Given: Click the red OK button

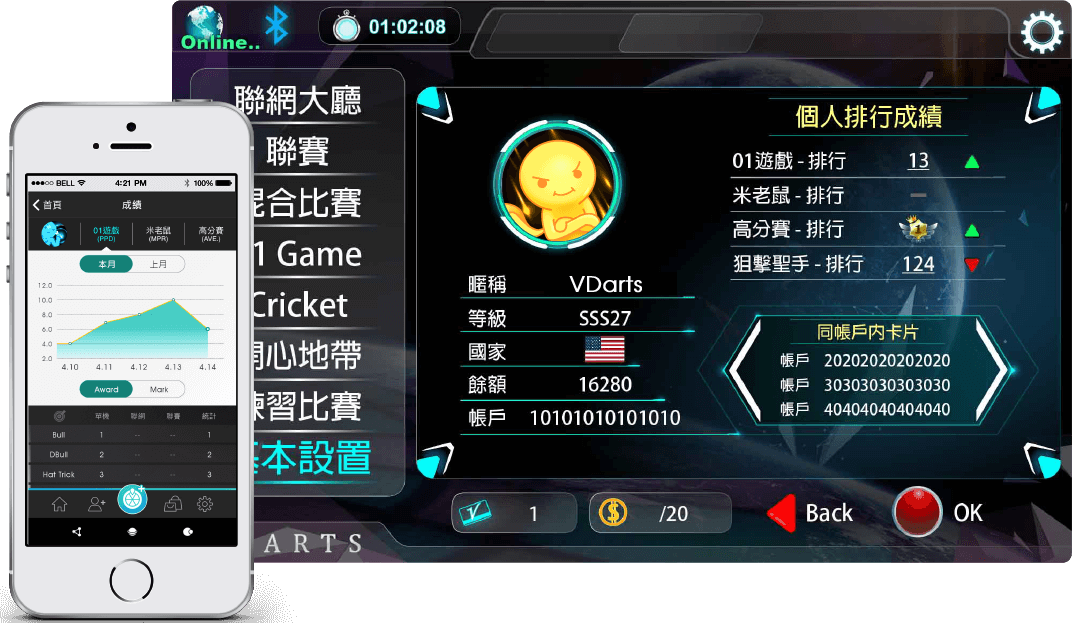Looking at the screenshot, I should click(919, 513).
